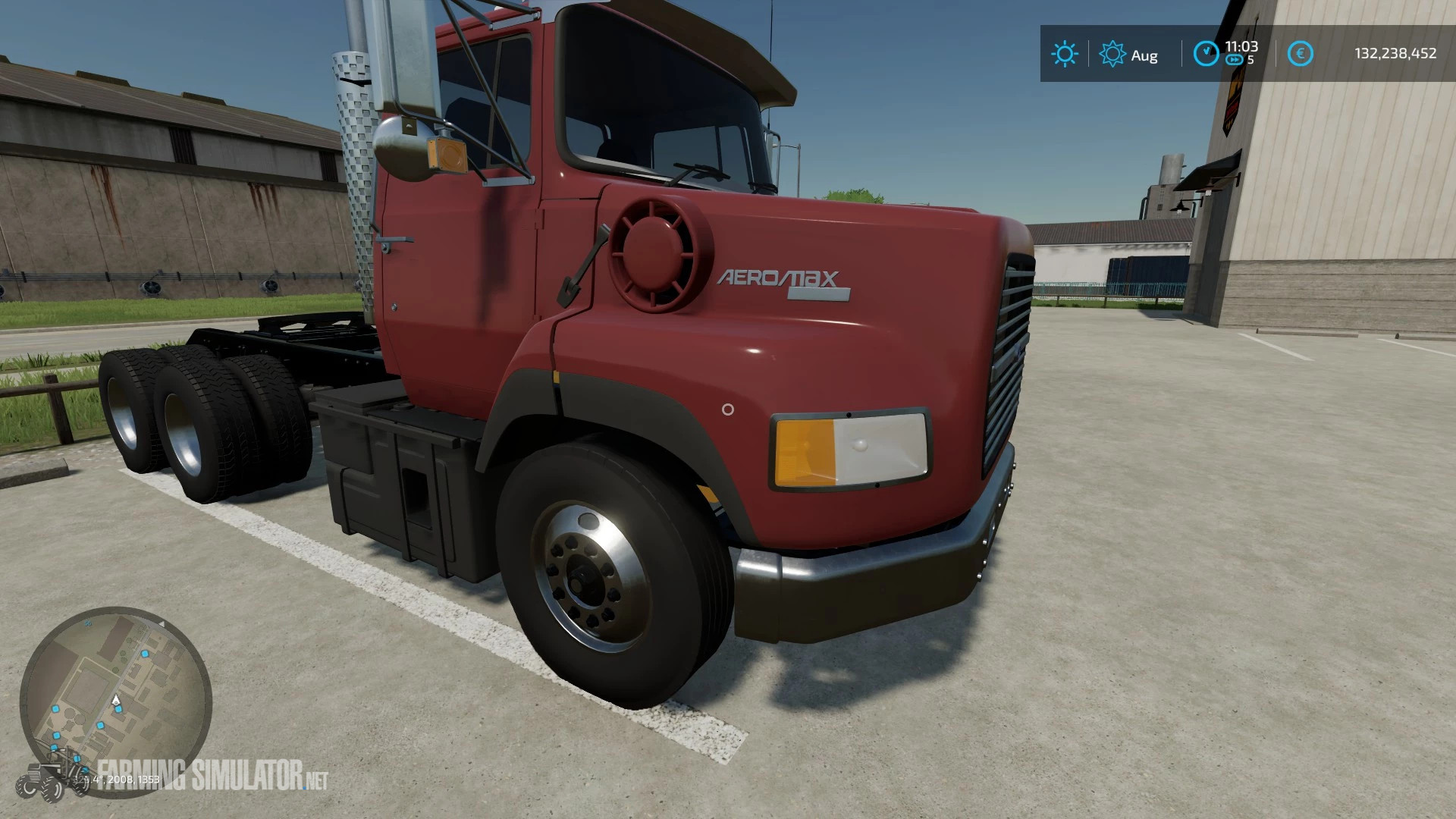Click the current weather sun icon
The image size is (1456, 819).
pyautogui.click(x=1065, y=55)
